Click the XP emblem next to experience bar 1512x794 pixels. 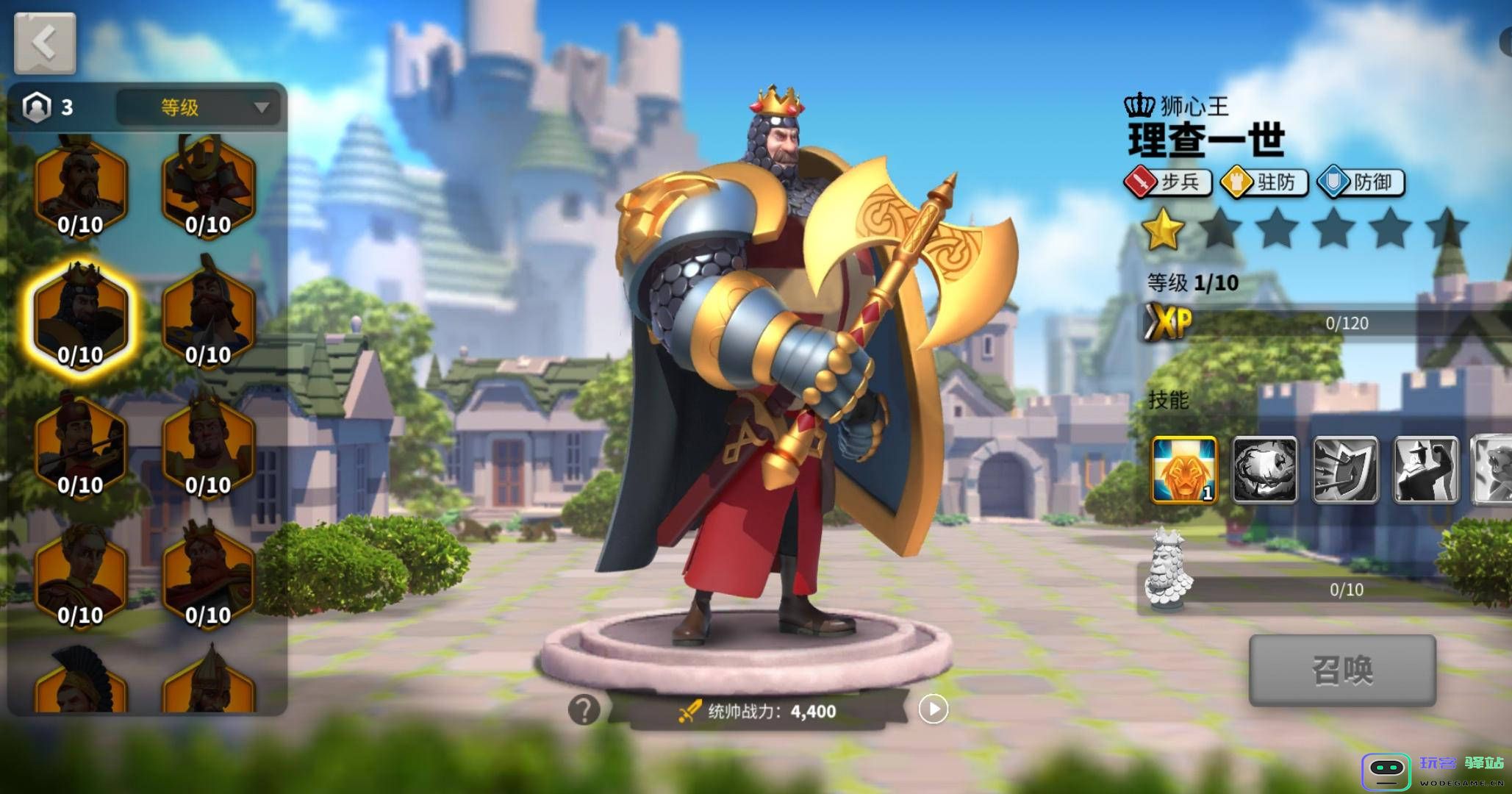point(1168,323)
